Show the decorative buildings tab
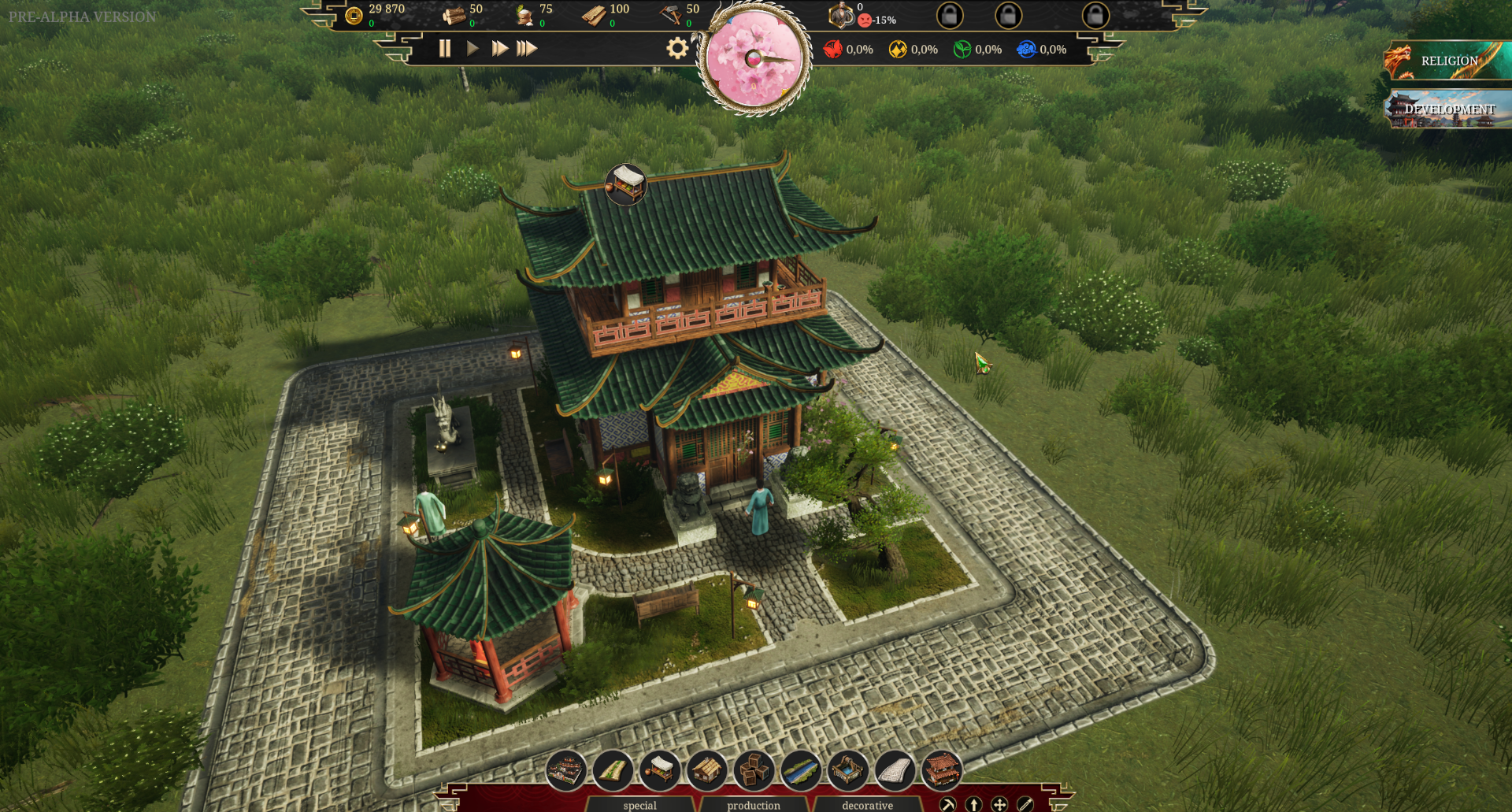This screenshot has height=812, width=1512. coord(867,805)
